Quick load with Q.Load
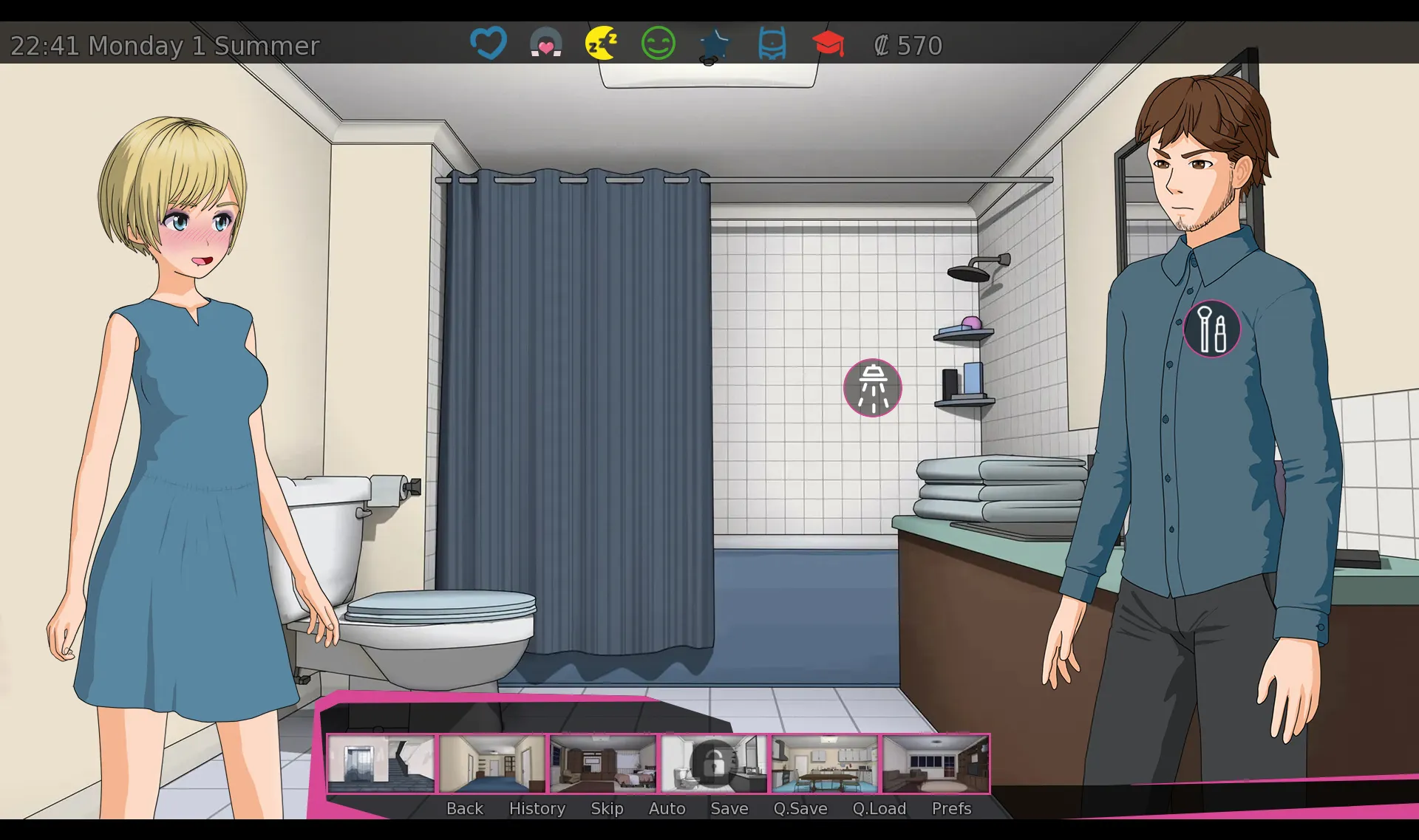 pos(879,808)
